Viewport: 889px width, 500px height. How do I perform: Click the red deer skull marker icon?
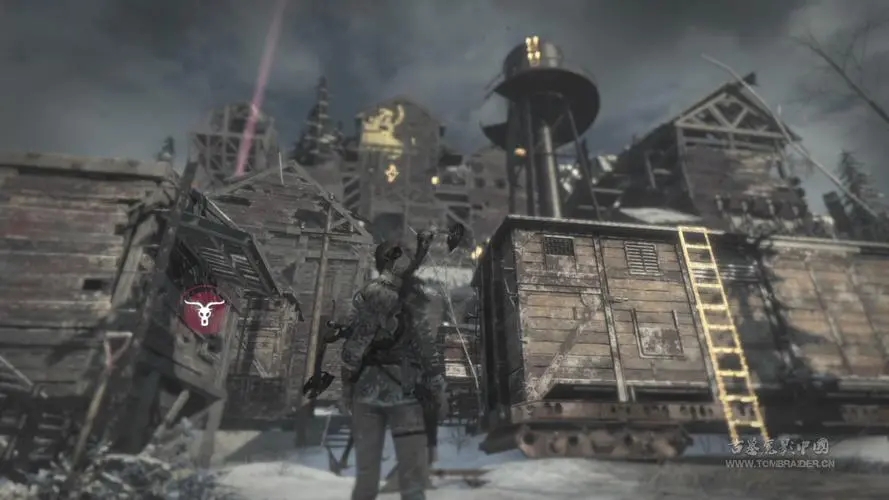click(204, 310)
